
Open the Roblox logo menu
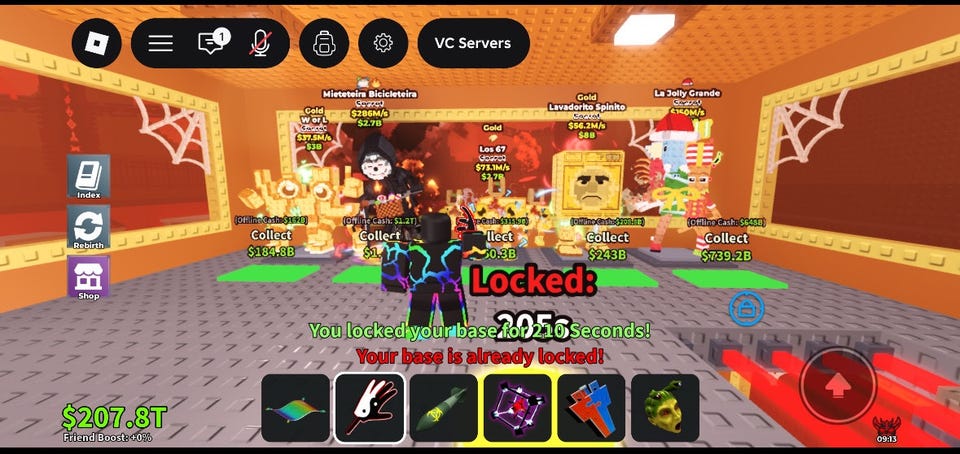tap(97, 43)
